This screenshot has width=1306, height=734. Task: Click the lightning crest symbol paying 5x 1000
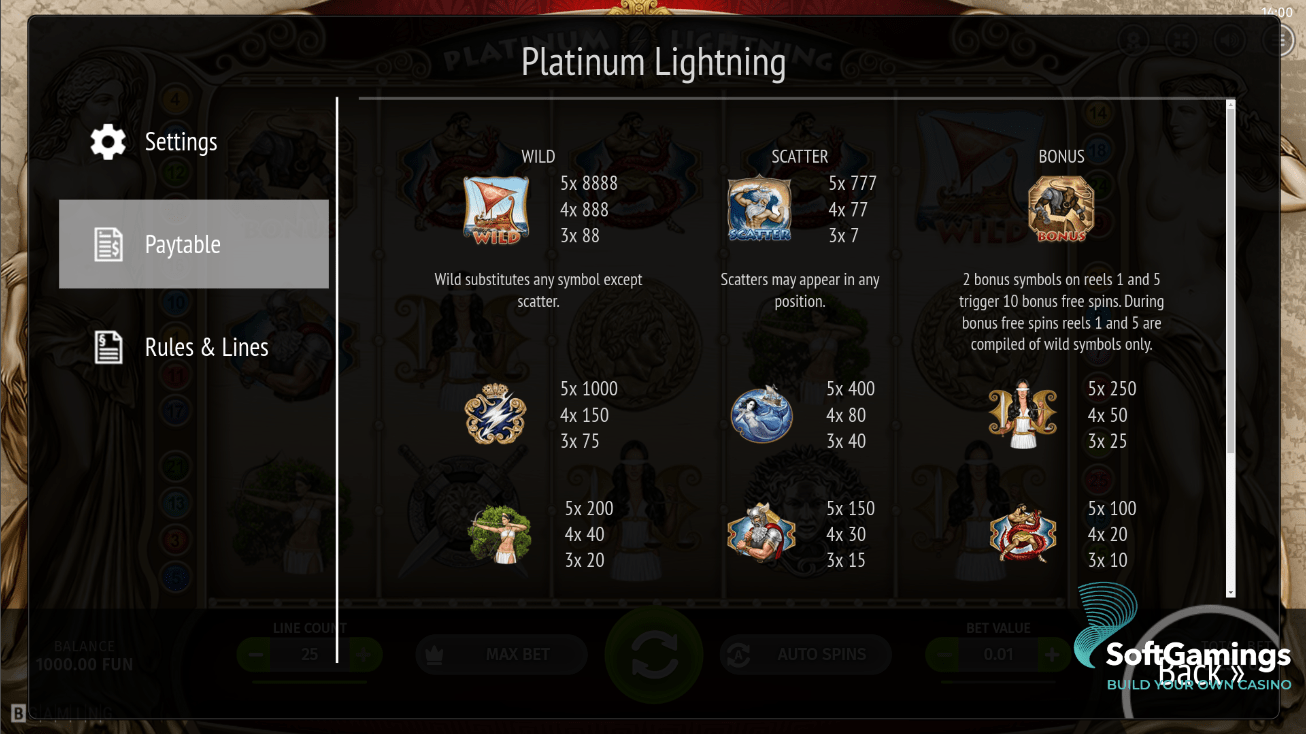tap(494, 414)
